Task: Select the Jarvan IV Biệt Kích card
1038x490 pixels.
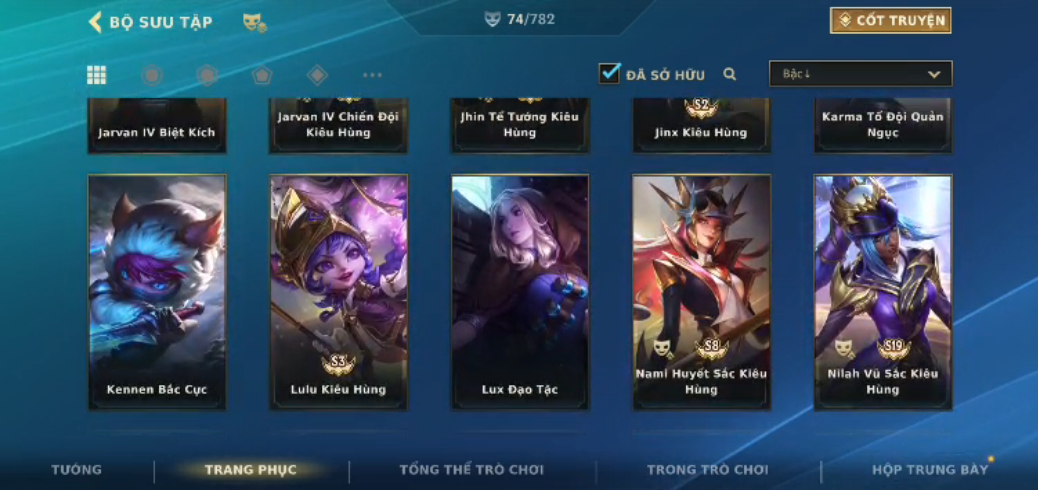Action: pos(157,127)
